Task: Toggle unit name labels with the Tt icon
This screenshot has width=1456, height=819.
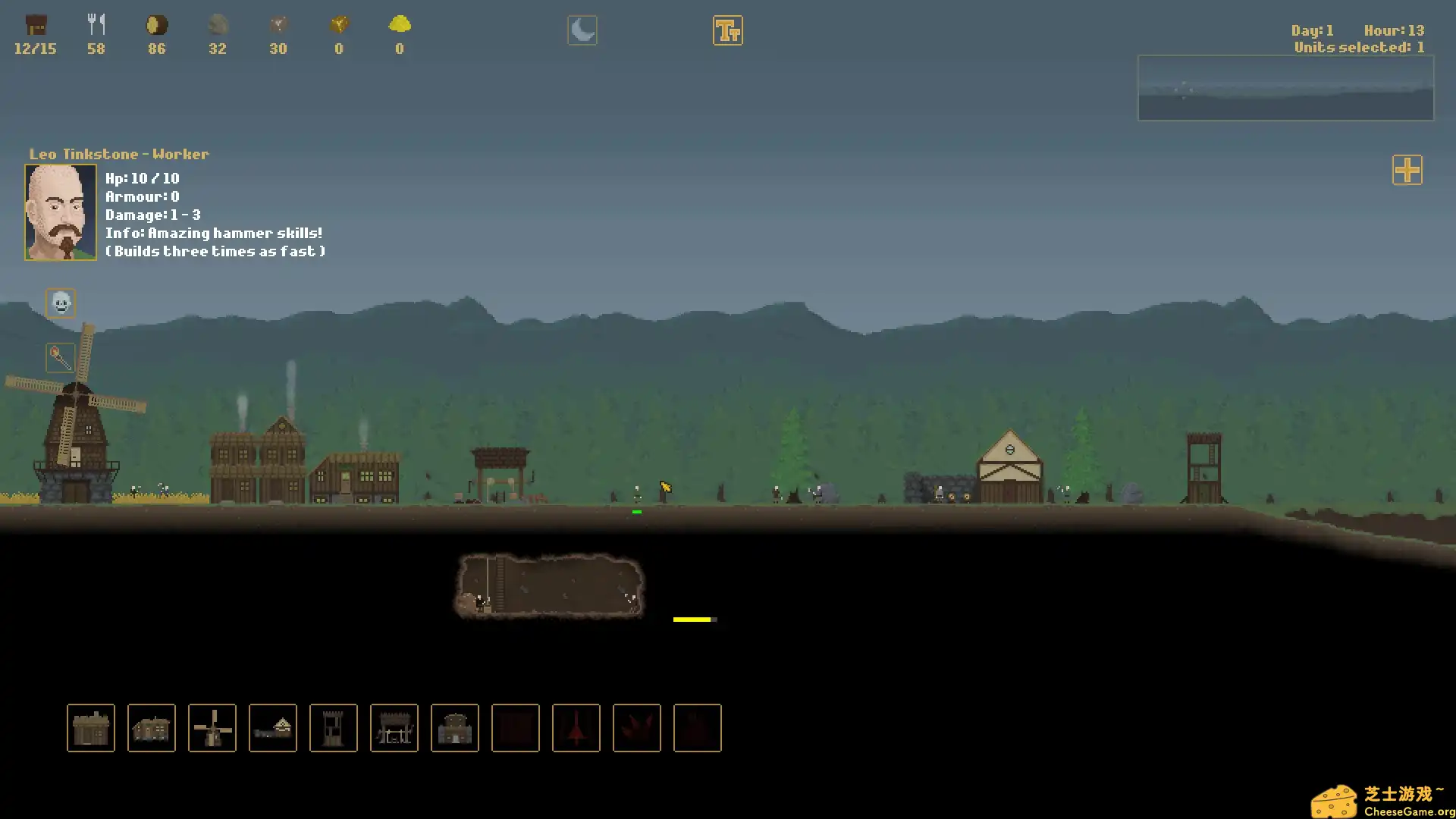Action: coord(727,30)
